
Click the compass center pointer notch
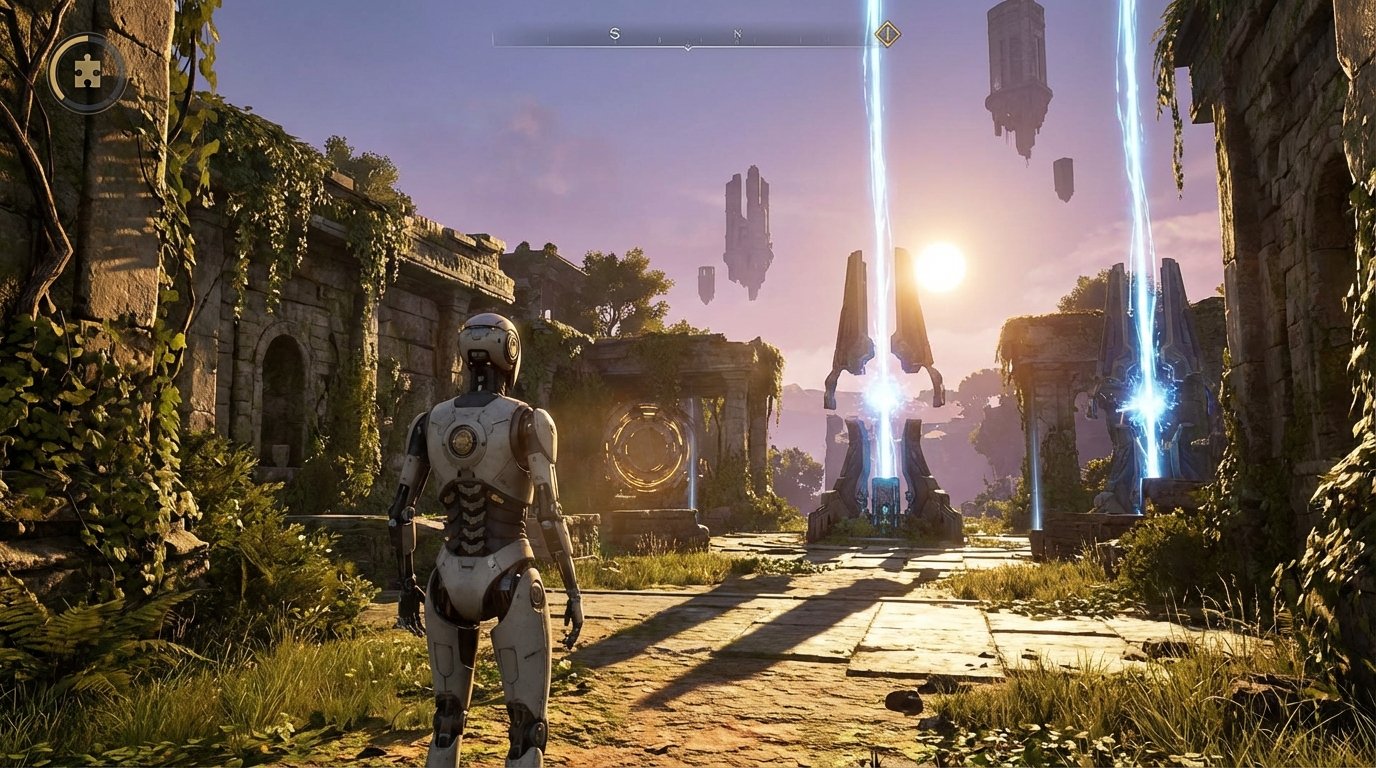[687, 45]
